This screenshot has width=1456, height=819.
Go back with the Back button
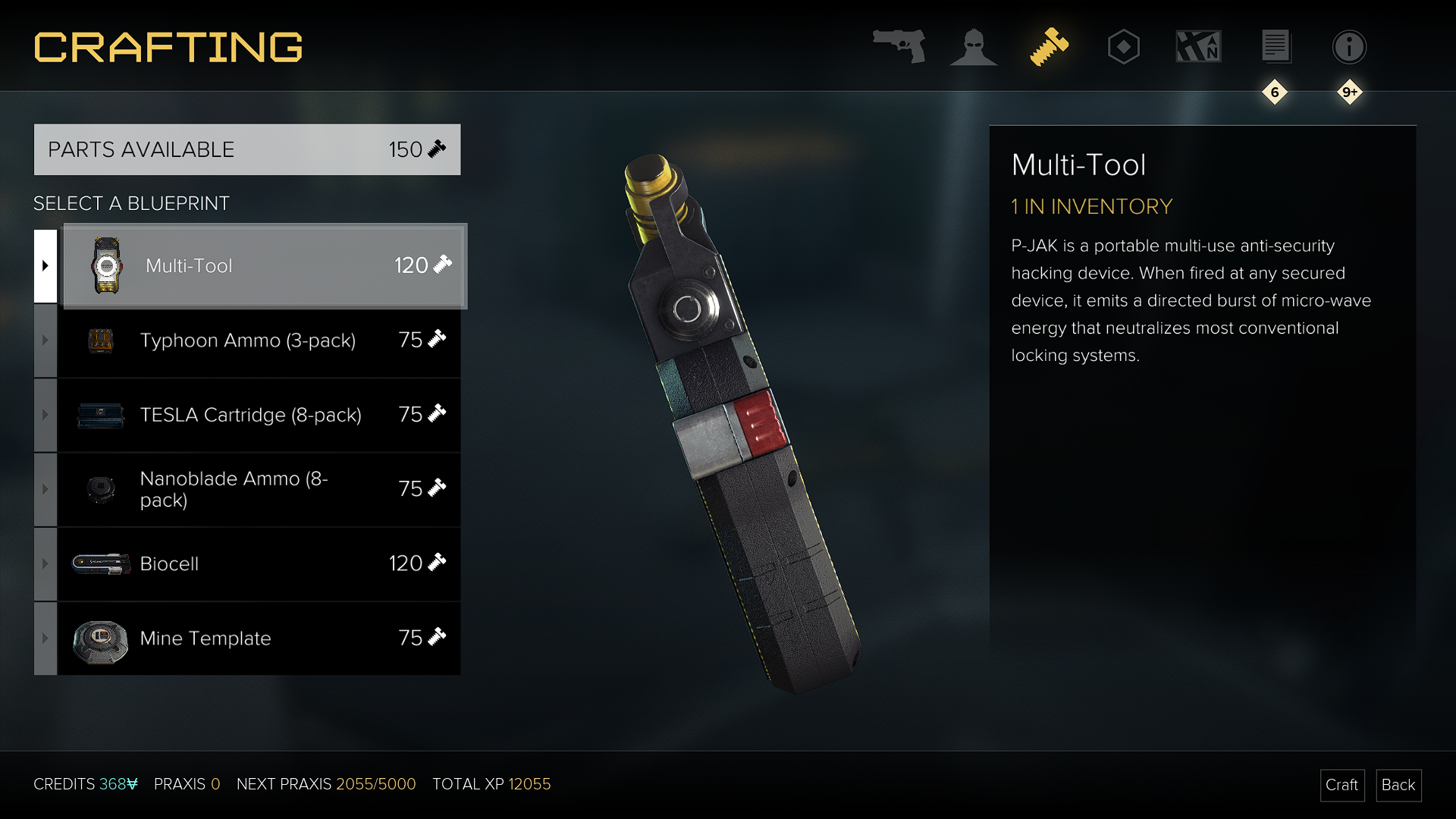(1398, 785)
